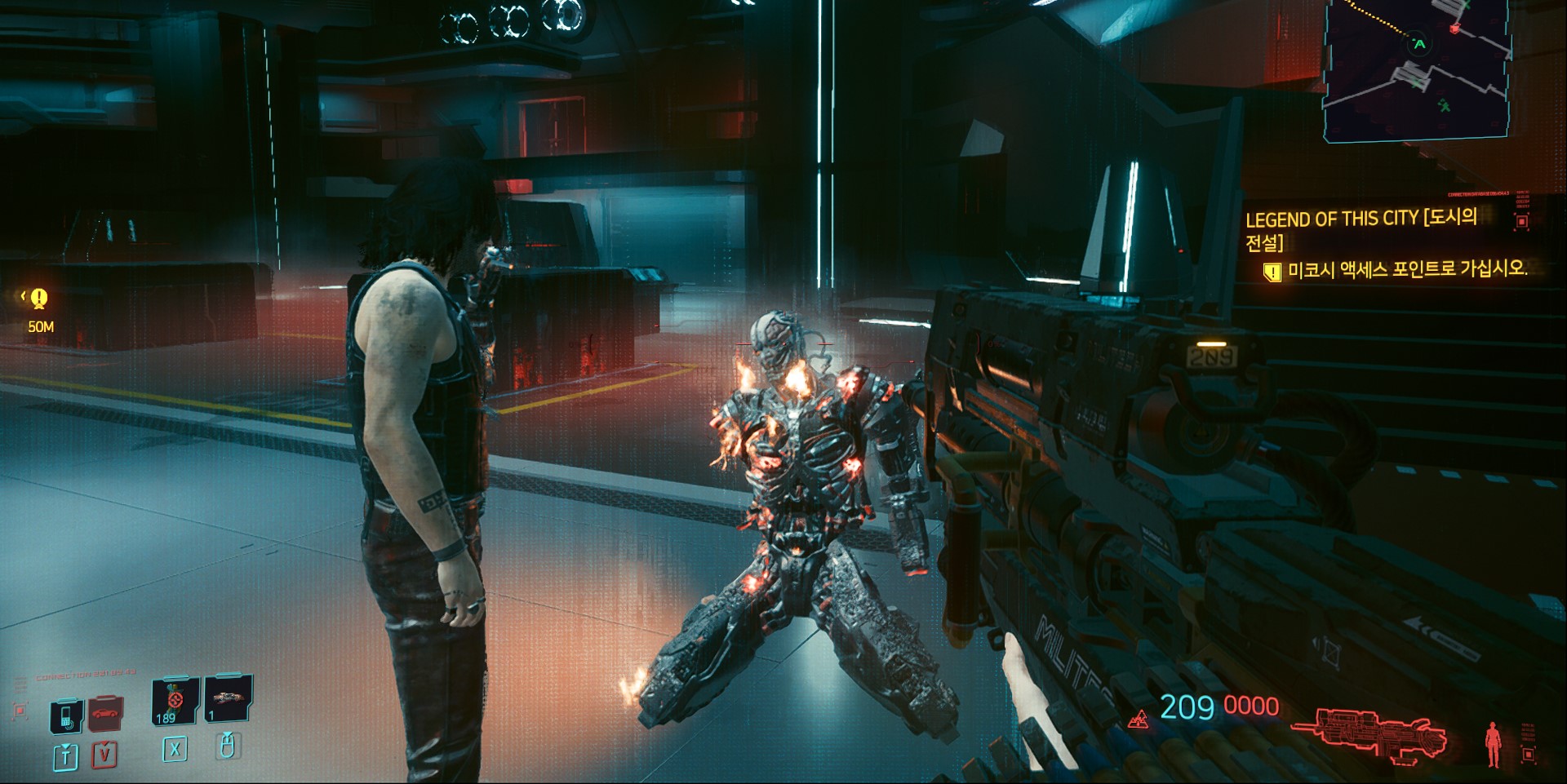The image size is (1567, 784).
Task: Select the Legend of This City quest tracker
Action: tap(1361, 229)
